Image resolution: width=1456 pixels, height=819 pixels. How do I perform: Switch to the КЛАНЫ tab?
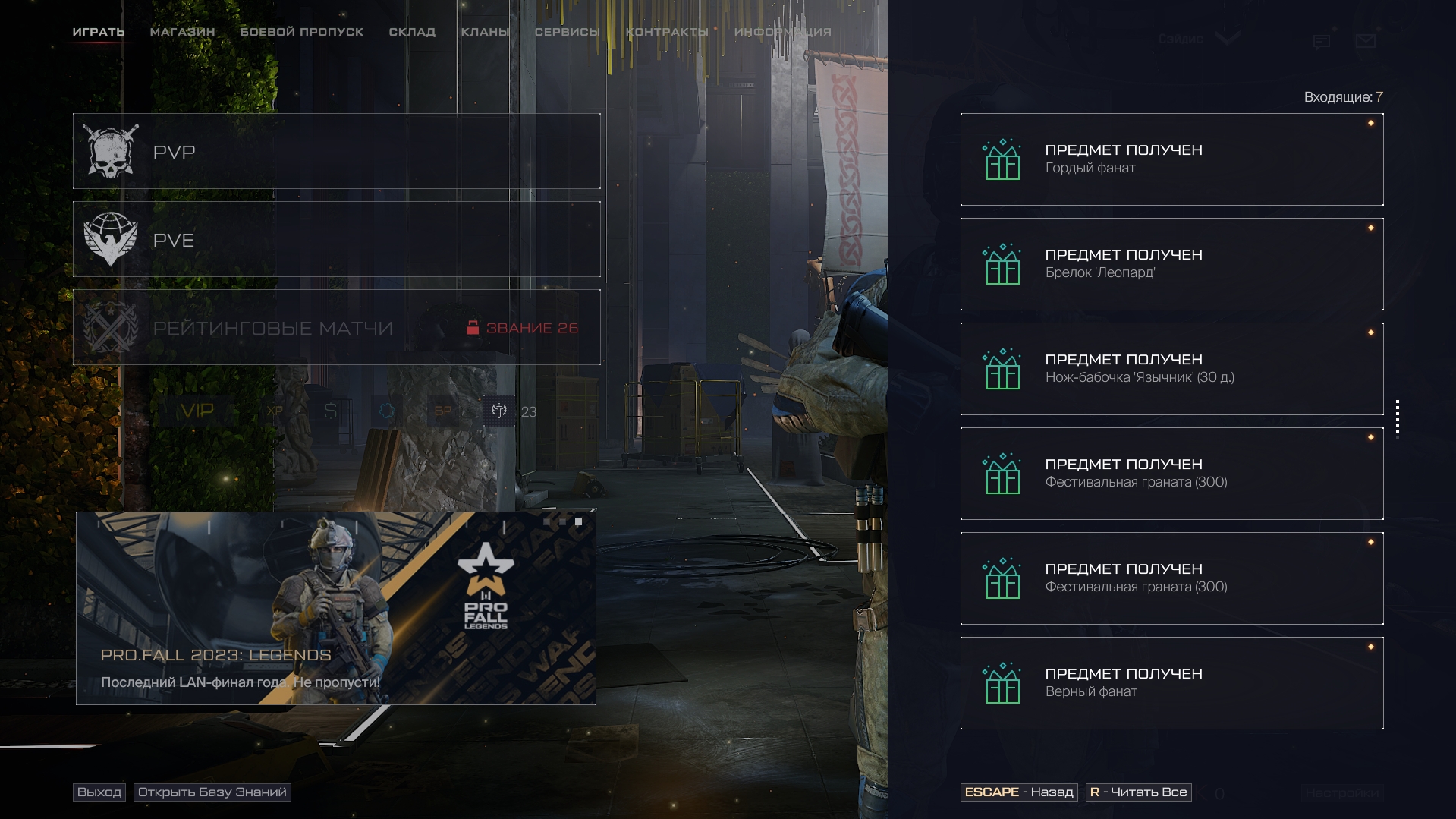[484, 32]
